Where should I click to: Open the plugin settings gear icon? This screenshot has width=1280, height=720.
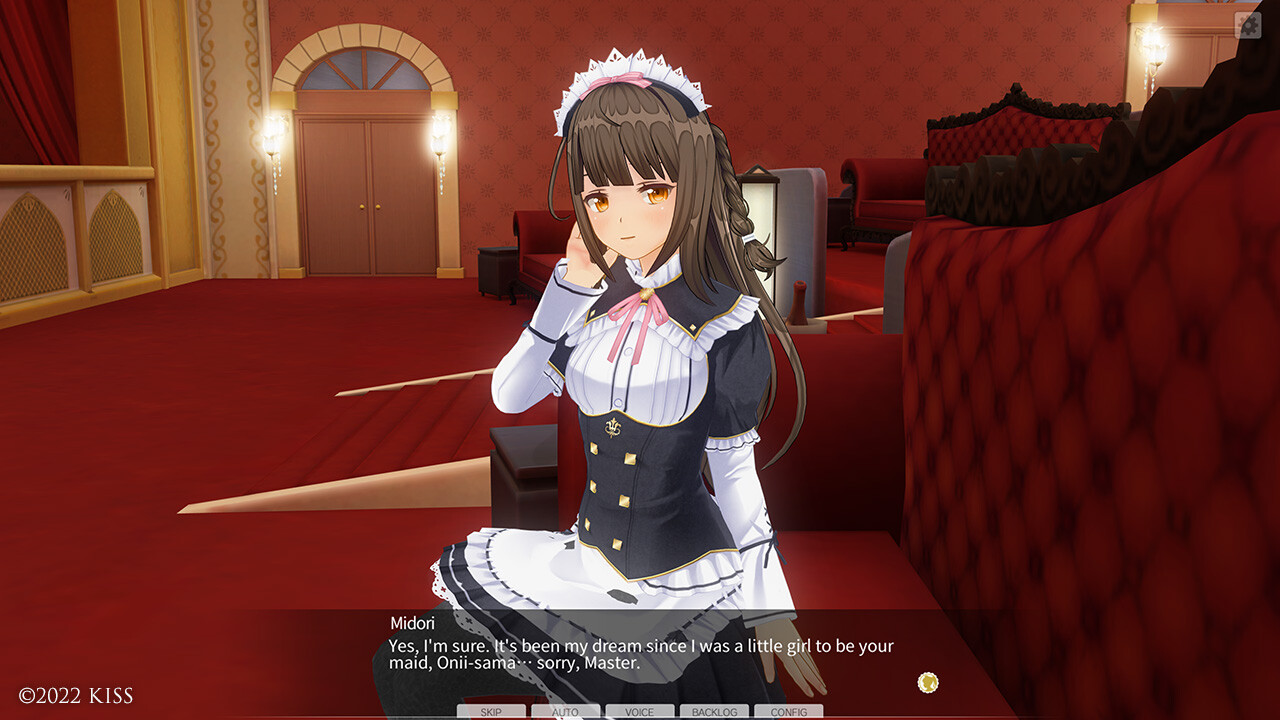pos(1249,24)
